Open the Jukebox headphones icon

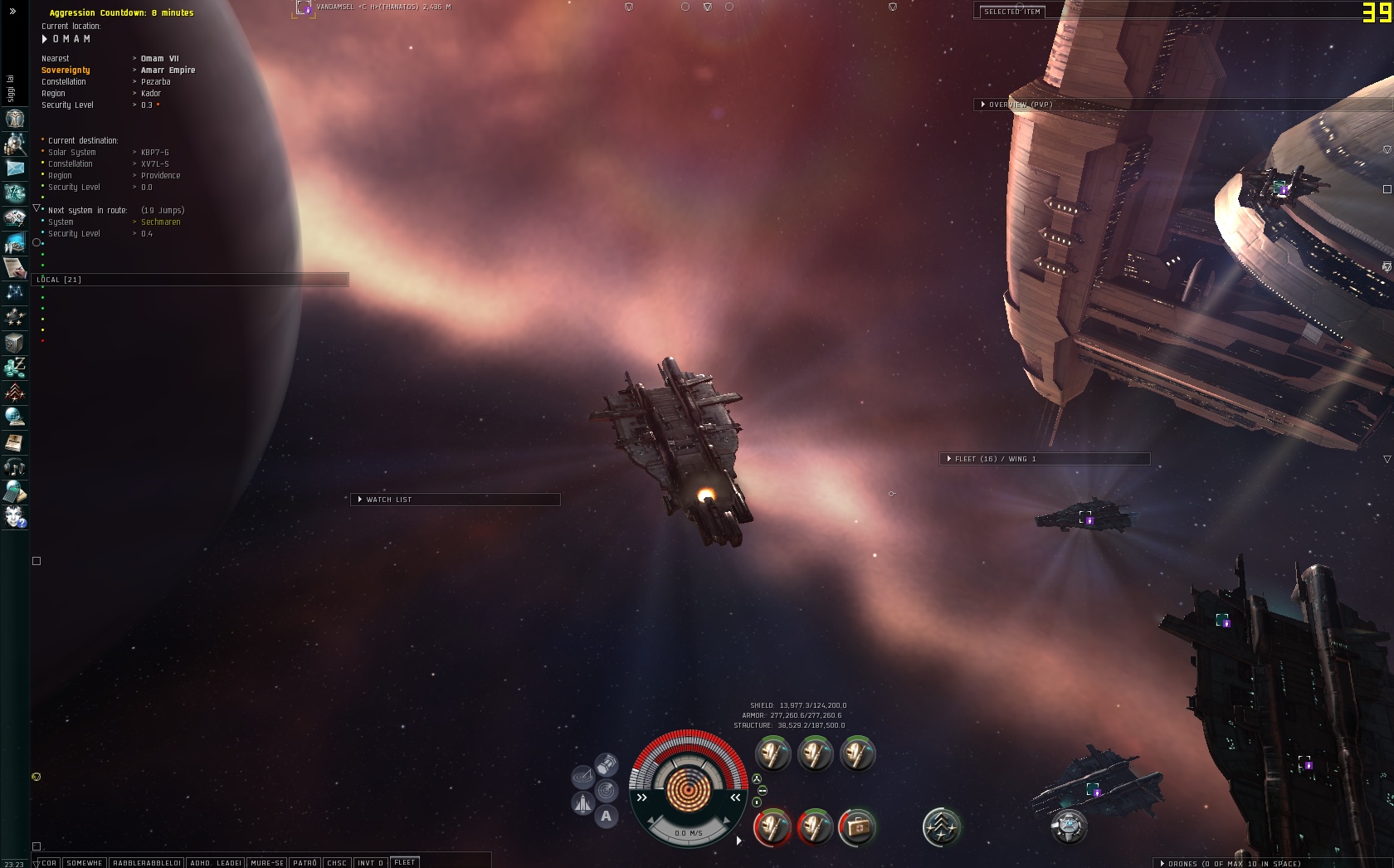click(x=15, y=467)
